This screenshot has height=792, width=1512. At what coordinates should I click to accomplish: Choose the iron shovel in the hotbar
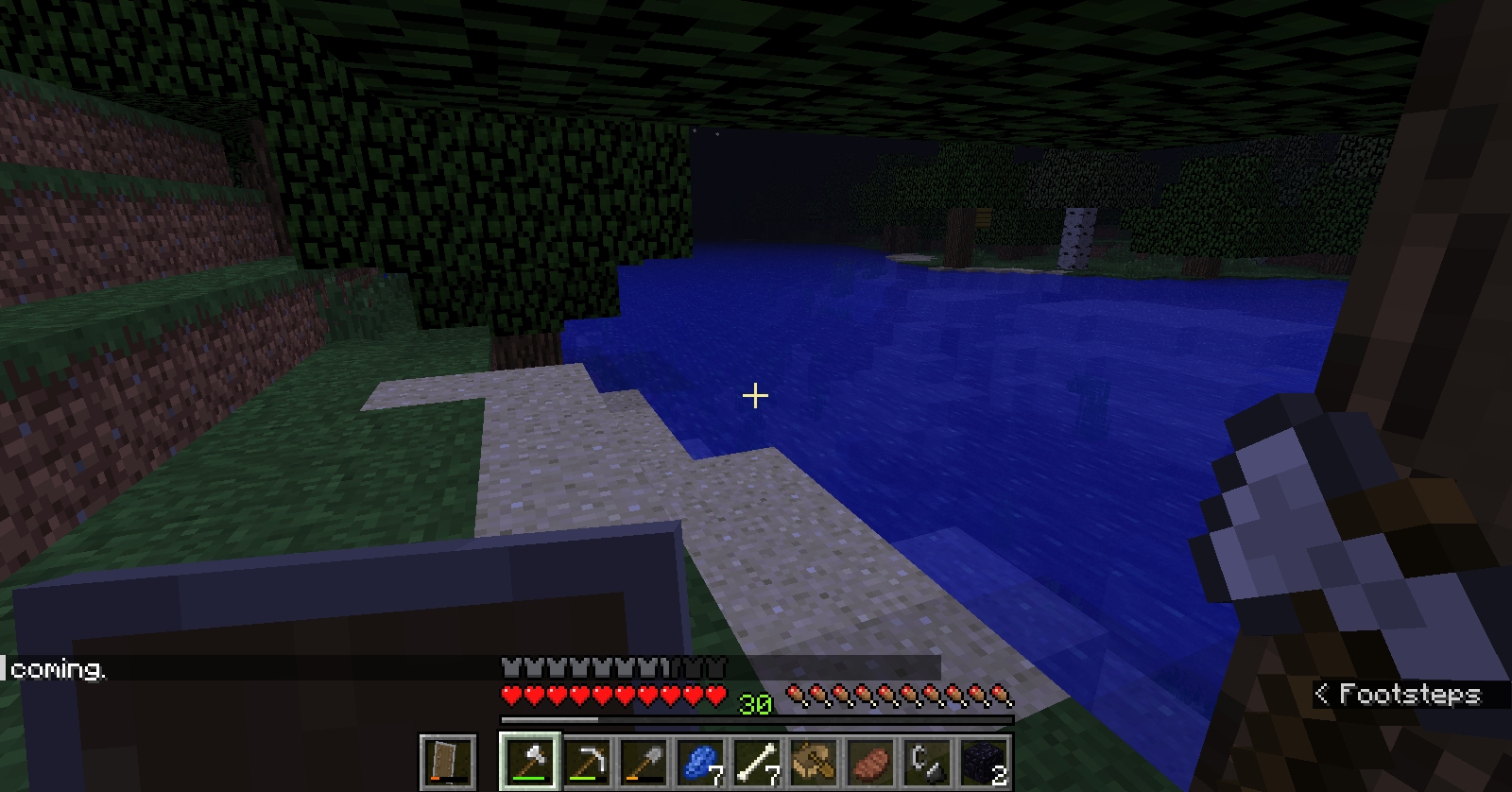point(644,761)
